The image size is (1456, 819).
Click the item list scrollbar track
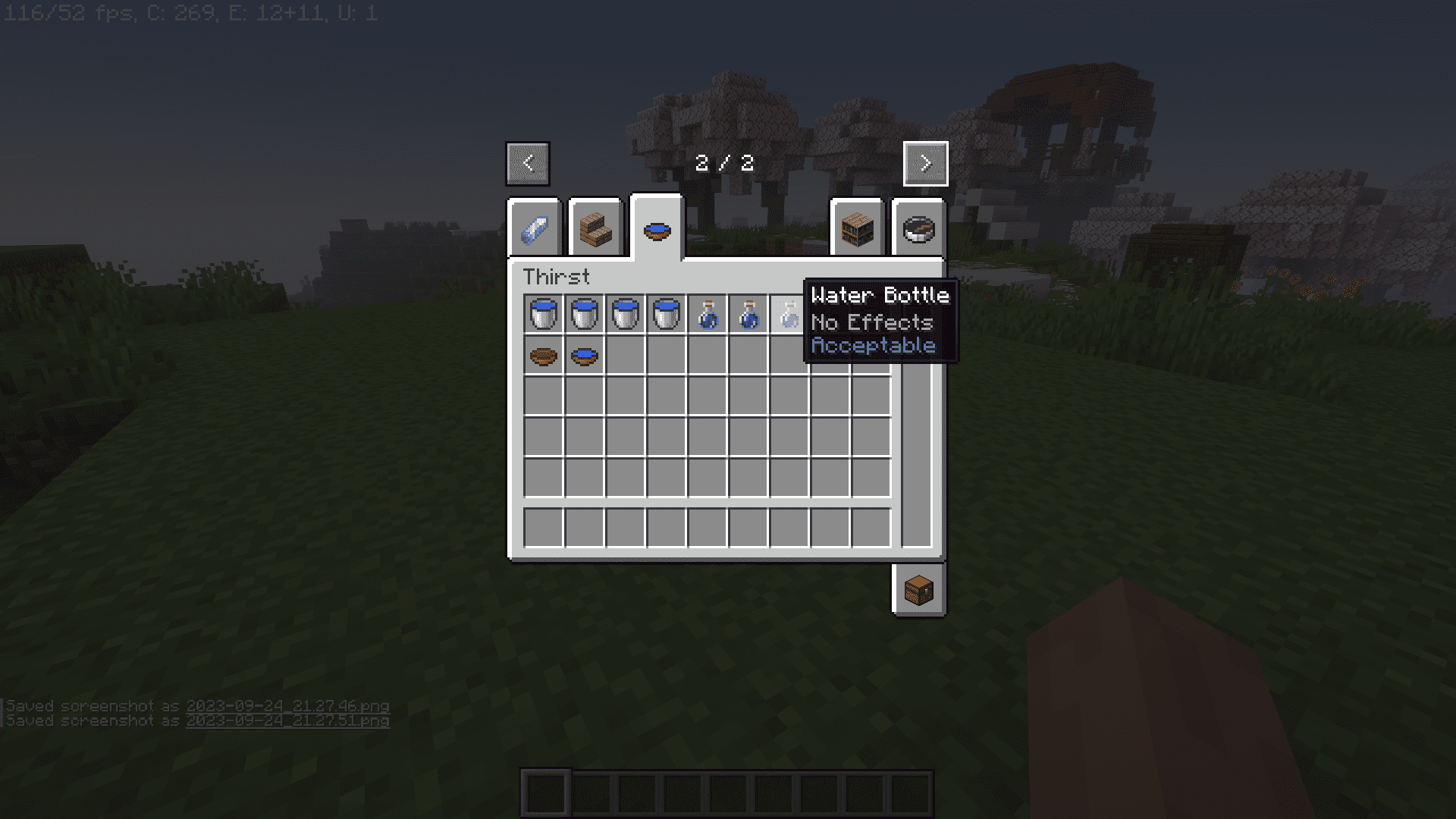point(916,455)
